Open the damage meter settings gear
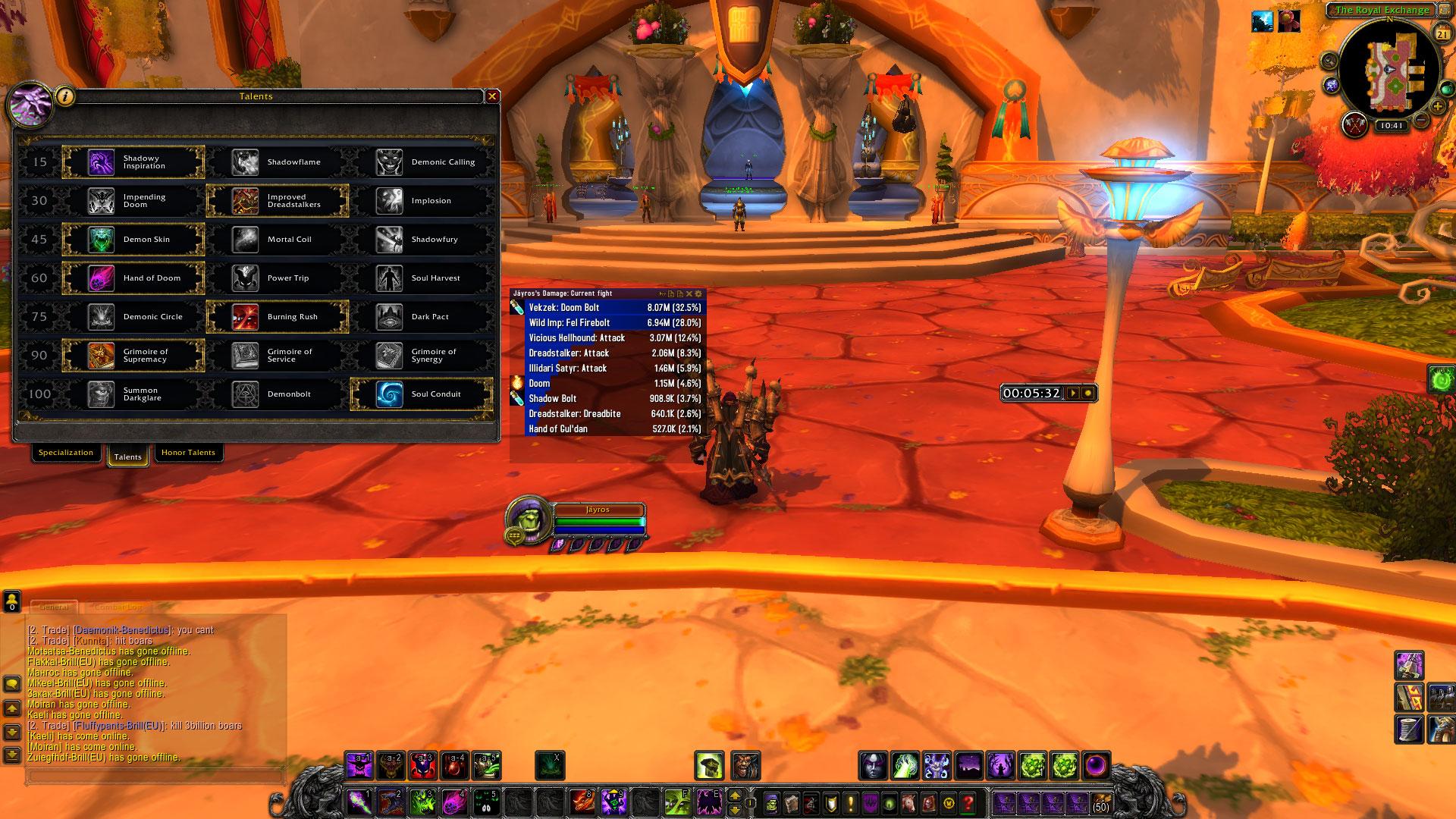 click(x=698, y=293)
